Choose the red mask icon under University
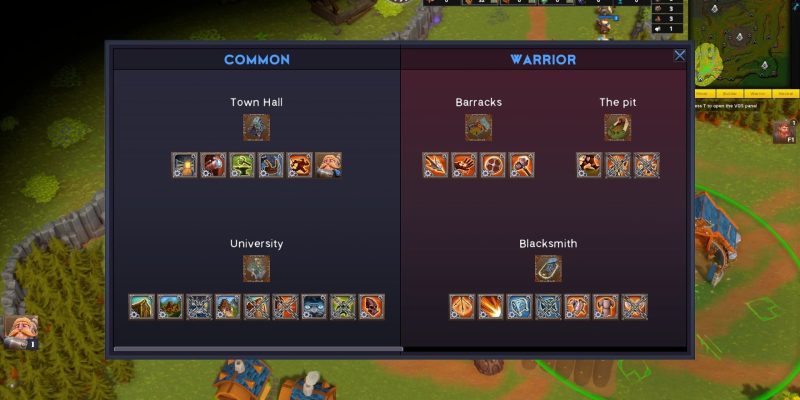 coord(372,306)
